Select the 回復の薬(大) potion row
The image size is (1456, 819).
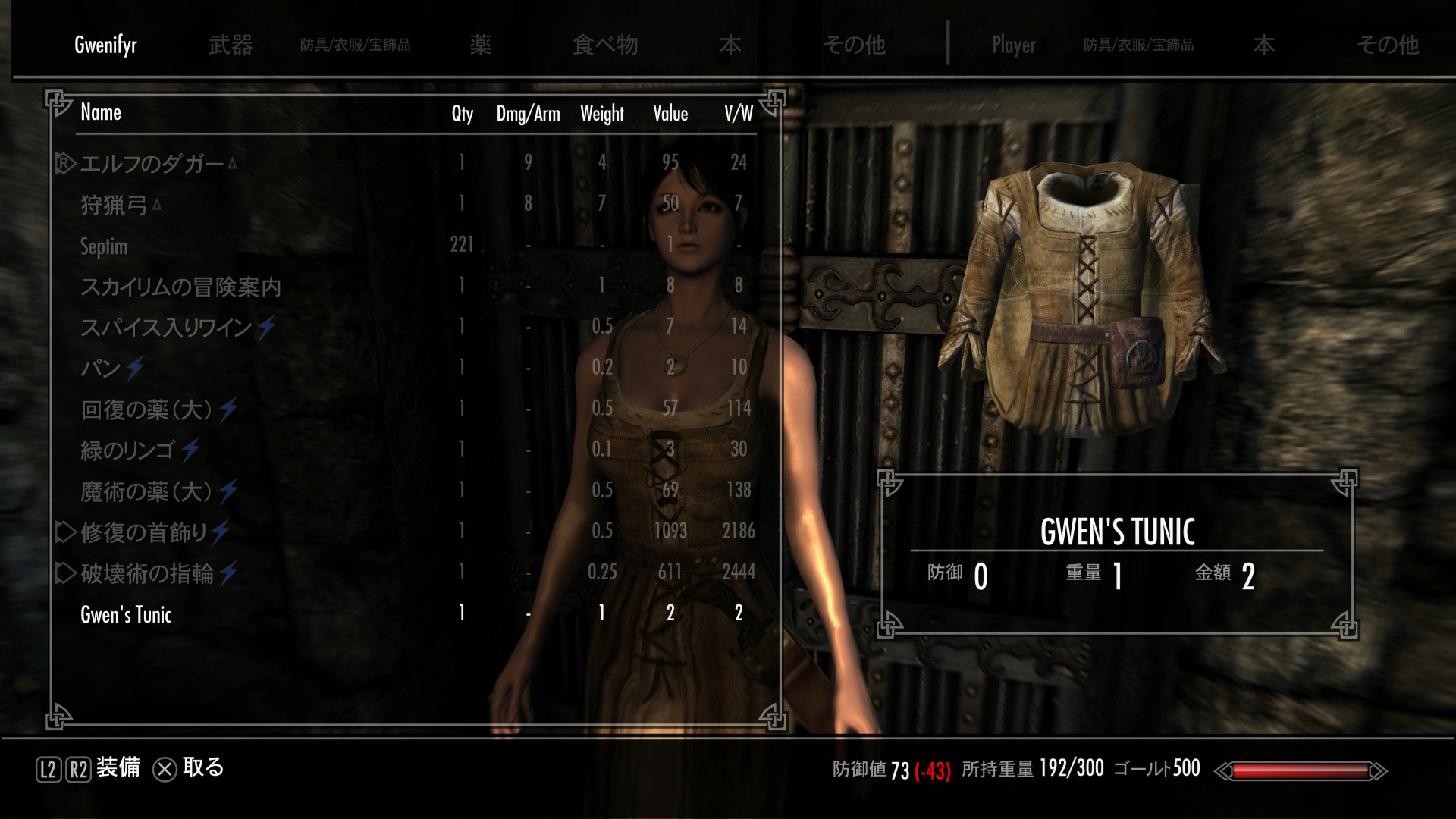tap(146, 409)
